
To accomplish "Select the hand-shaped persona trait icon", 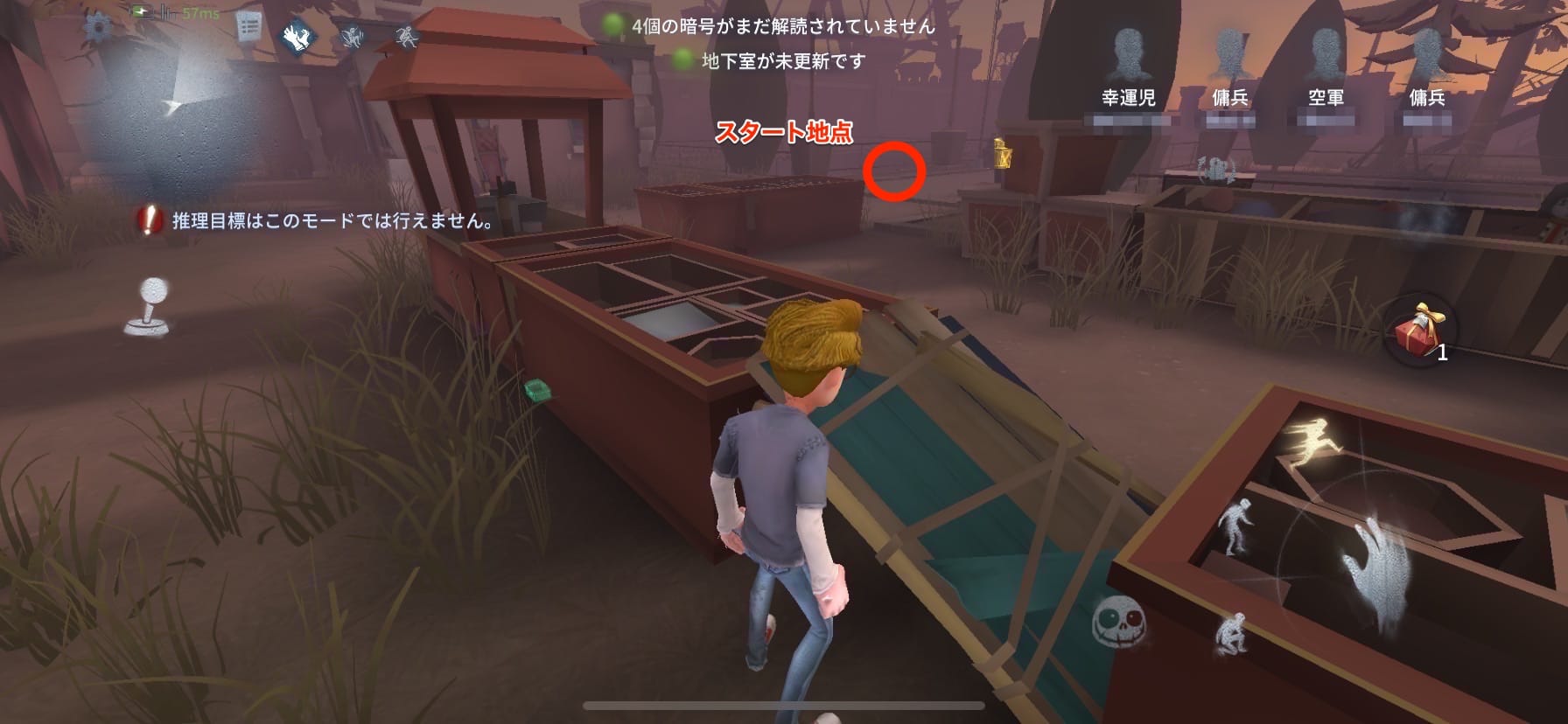I will pyautogui.click(x=297, y=36).
